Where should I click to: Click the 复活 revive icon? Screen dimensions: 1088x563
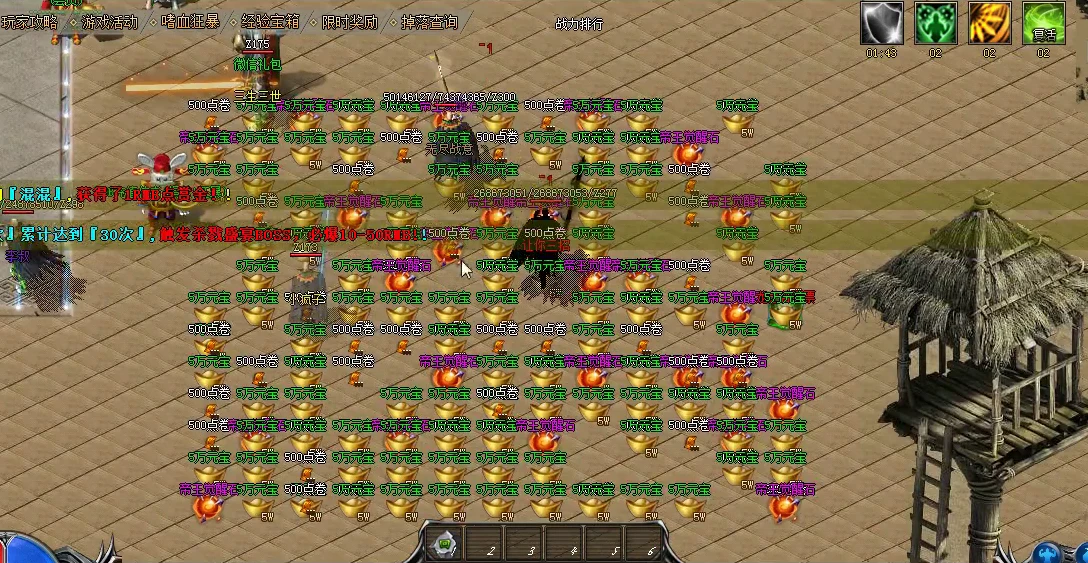click(x=1043, y=23)
